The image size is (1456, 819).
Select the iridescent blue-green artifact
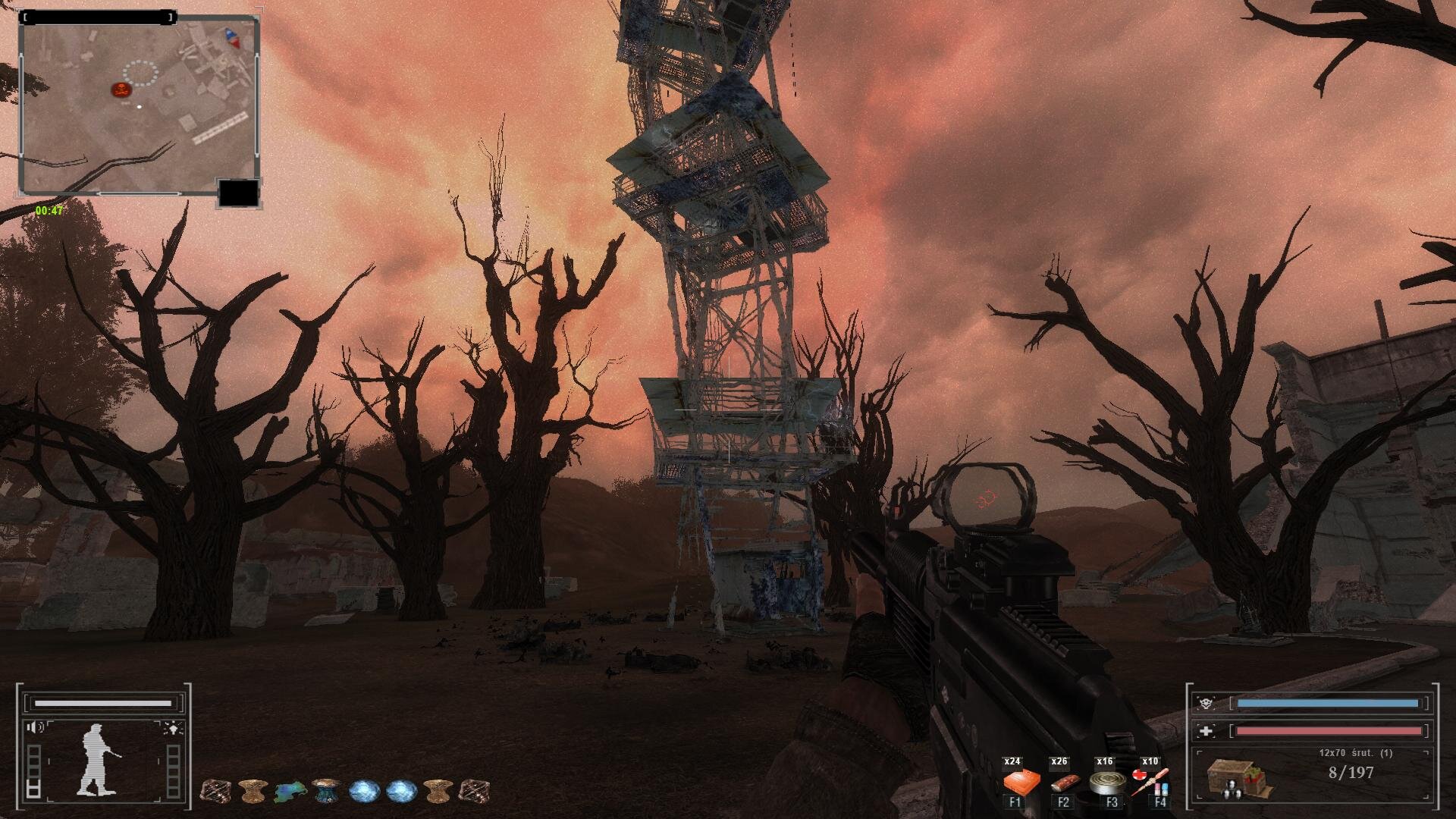290,792
